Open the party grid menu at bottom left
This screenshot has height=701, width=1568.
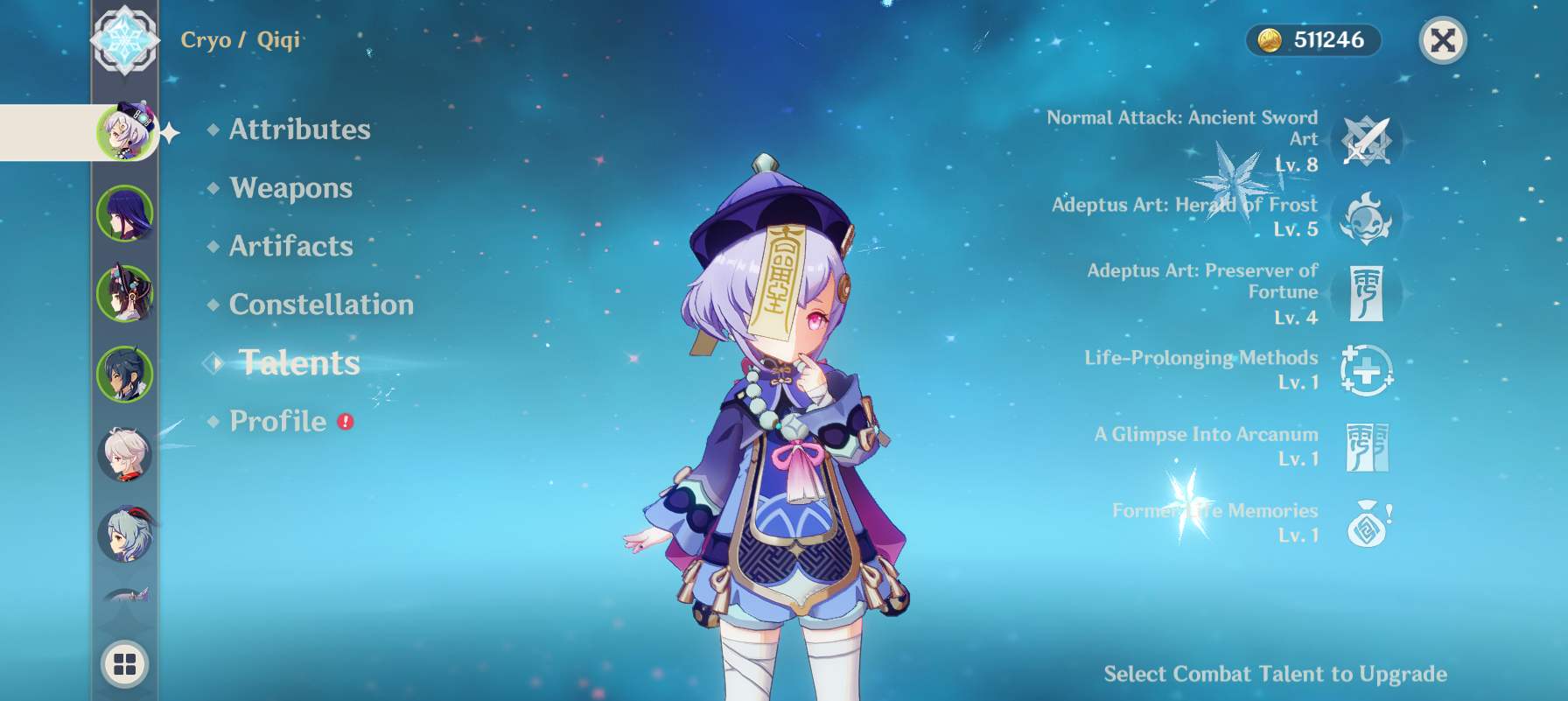125,662
